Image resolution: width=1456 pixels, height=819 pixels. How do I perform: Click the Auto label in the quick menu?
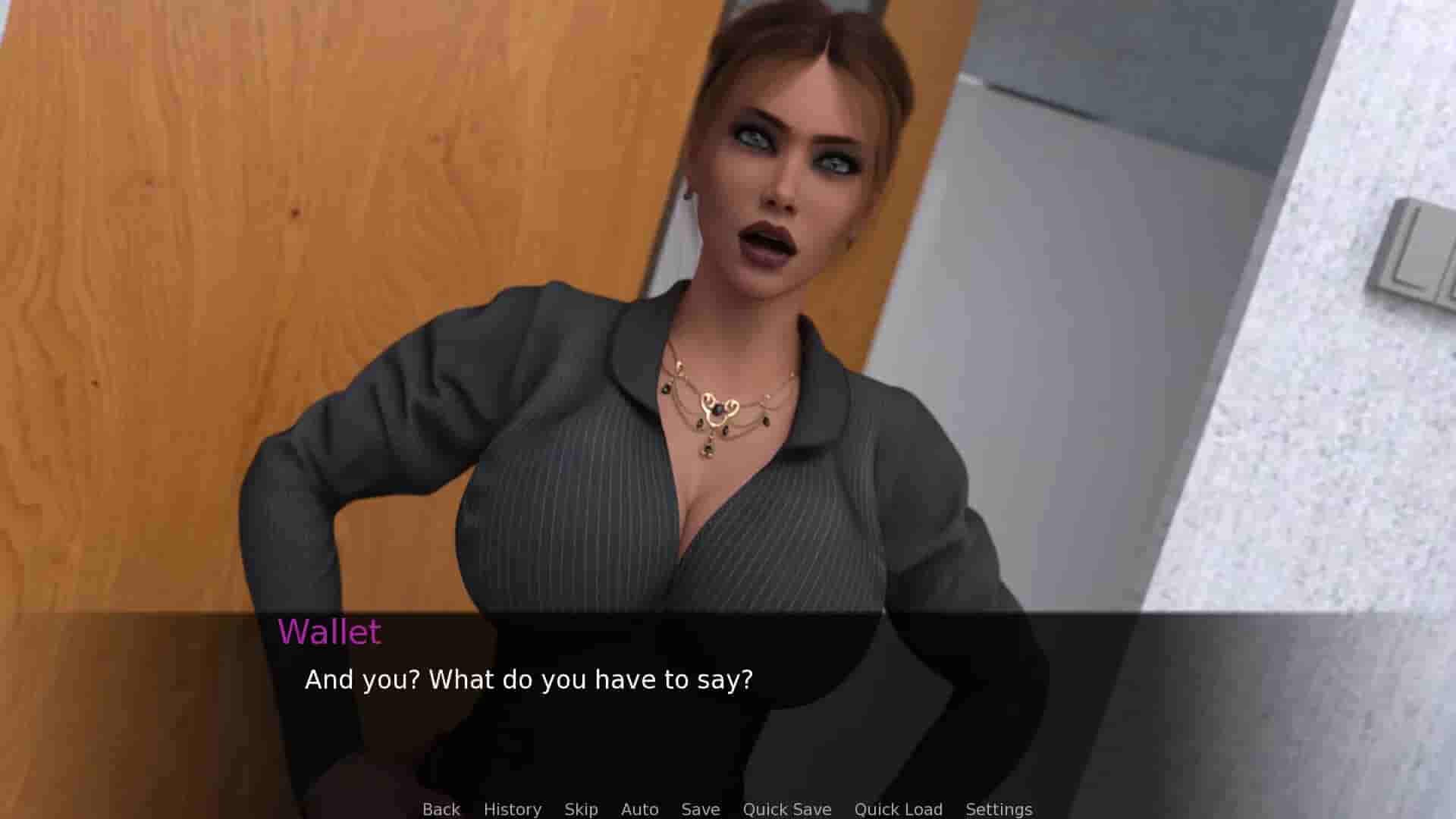(x=639, y=808)
